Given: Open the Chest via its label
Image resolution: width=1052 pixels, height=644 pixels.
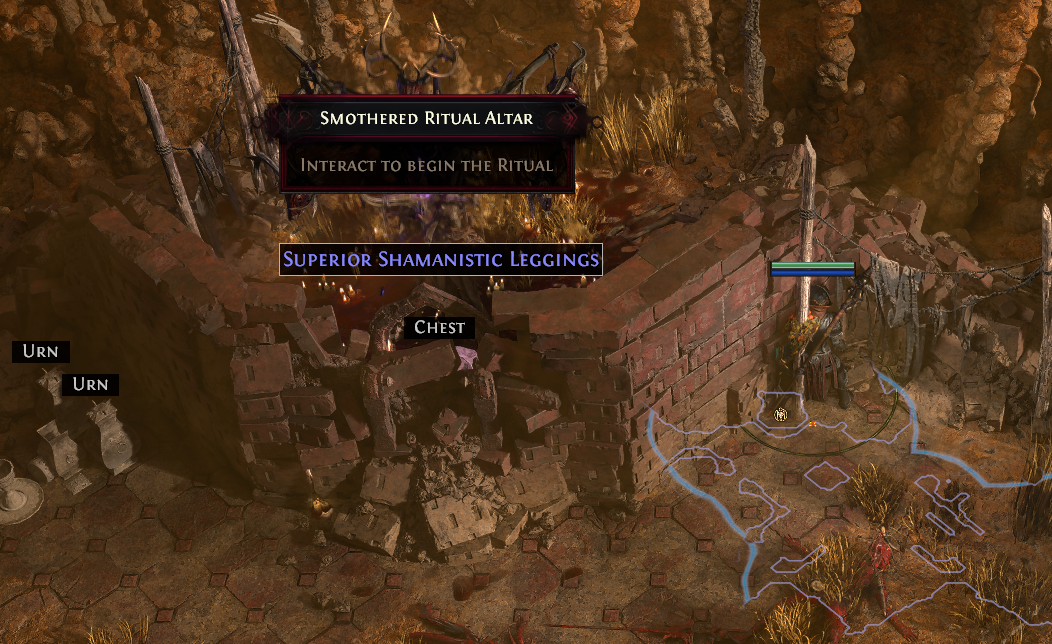Looking at the screenshot, I should tap(440, 327).
